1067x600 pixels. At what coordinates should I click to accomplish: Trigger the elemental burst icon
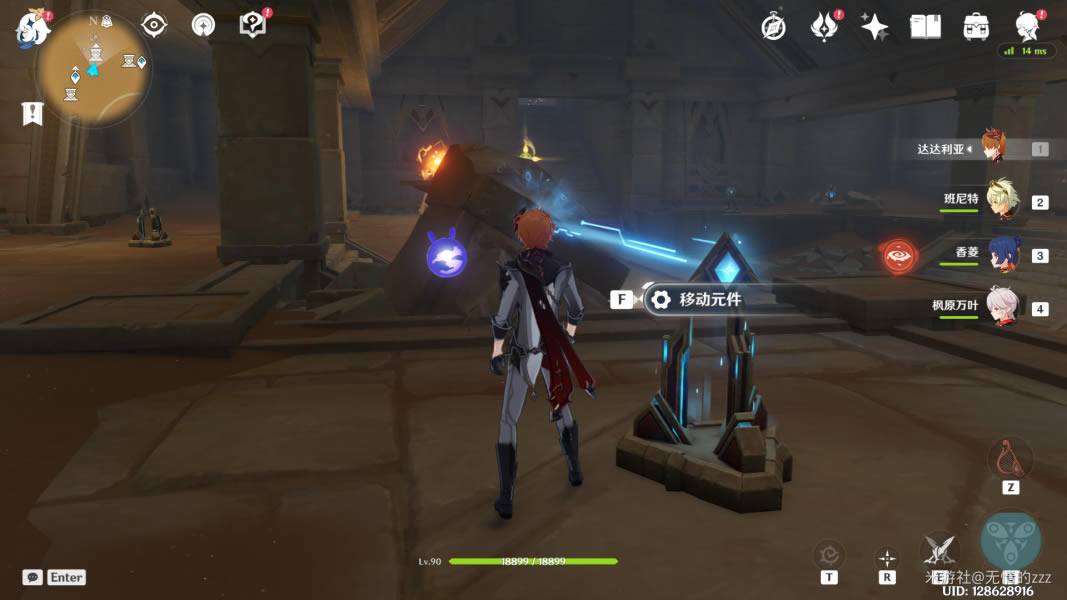coord(1010,540)
